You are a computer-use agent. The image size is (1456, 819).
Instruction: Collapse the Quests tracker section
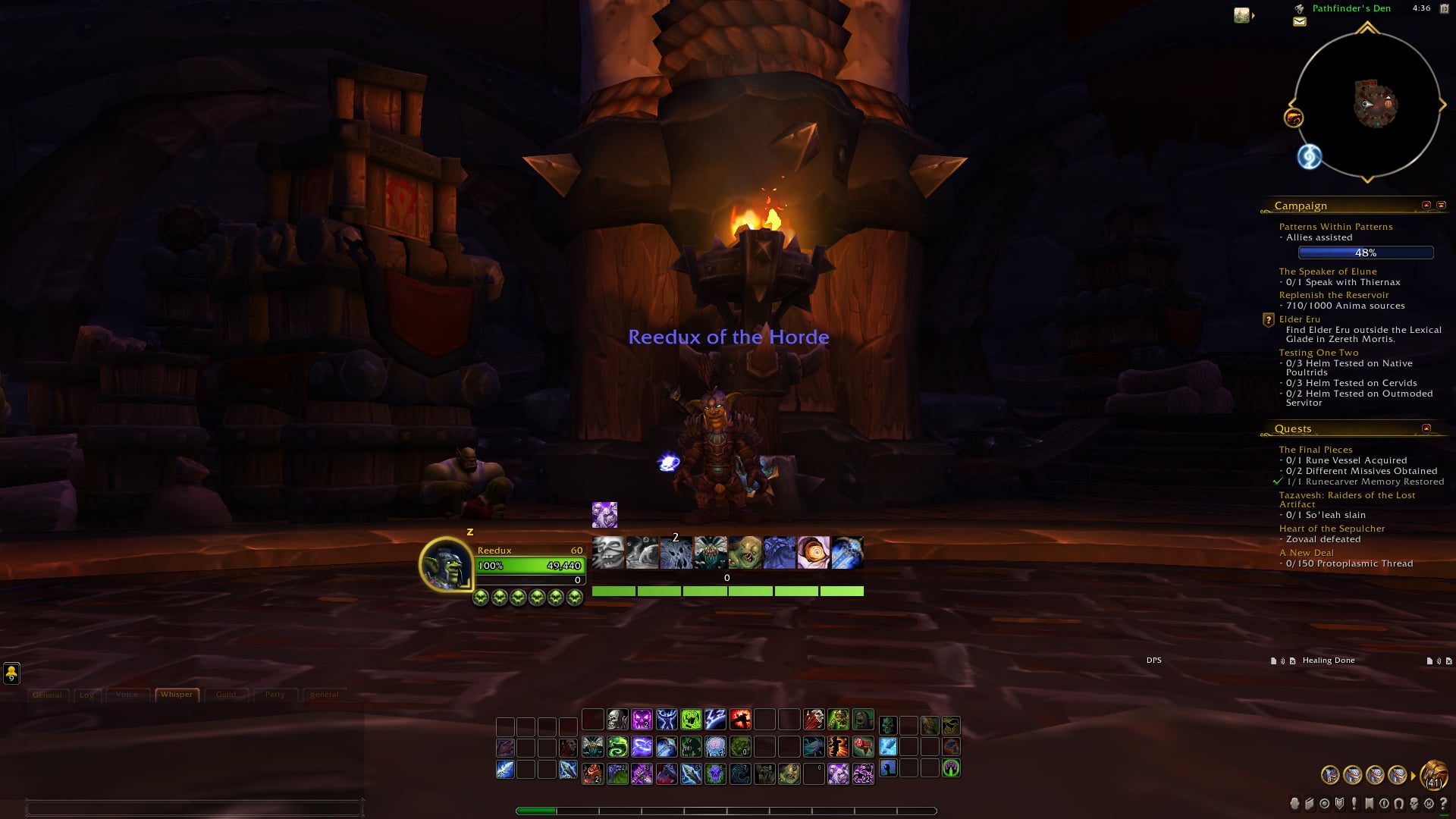click(1426, 428)
